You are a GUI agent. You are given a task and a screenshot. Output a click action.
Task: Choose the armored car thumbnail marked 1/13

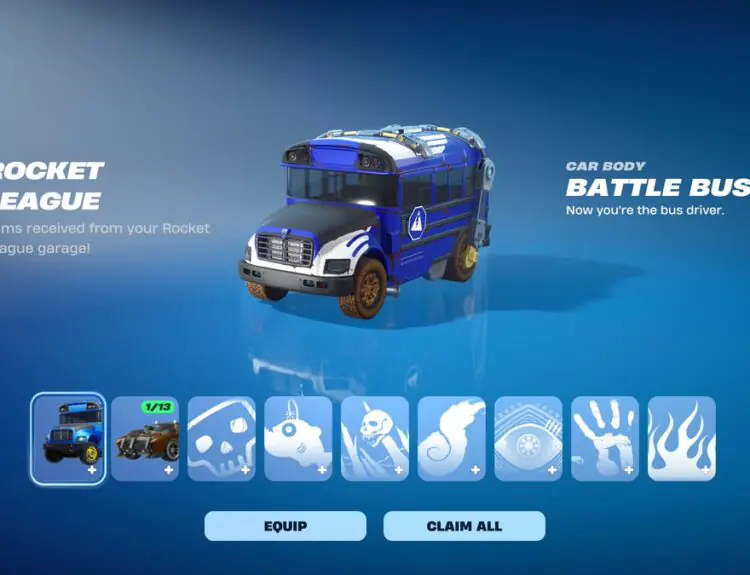[145, 438]
